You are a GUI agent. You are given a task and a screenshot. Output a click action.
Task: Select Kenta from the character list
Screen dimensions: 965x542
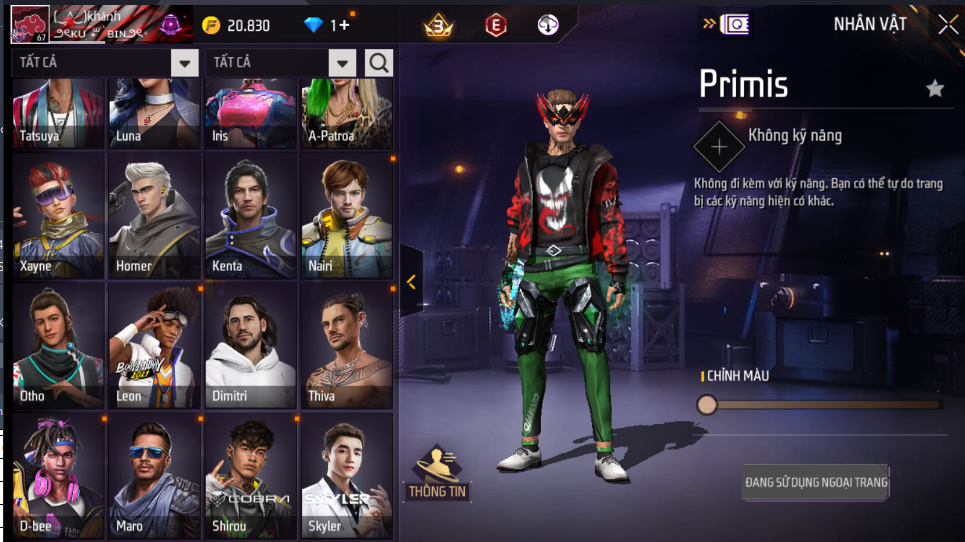click(250, 215)
